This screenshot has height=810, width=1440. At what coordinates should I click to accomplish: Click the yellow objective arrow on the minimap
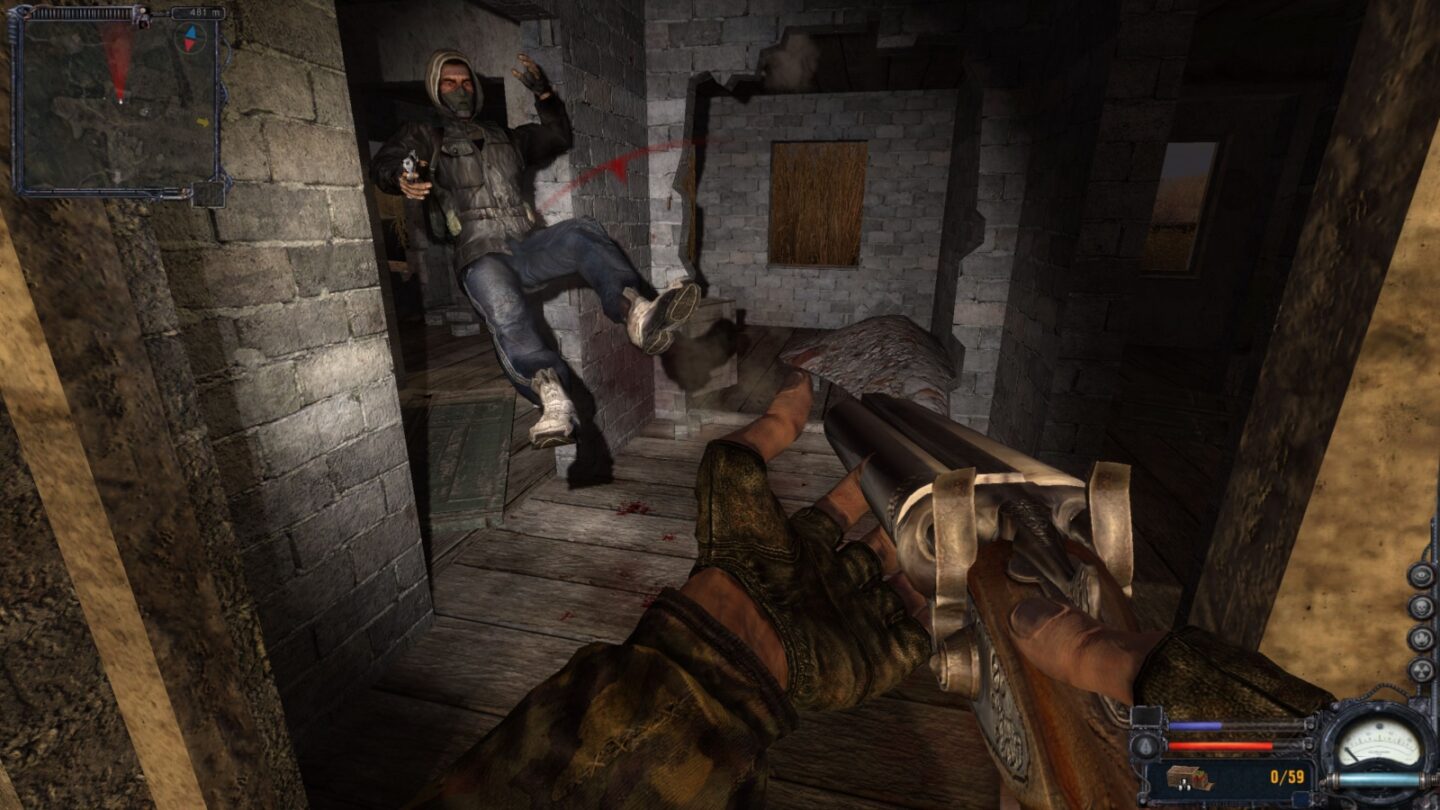tap(203, 122)
